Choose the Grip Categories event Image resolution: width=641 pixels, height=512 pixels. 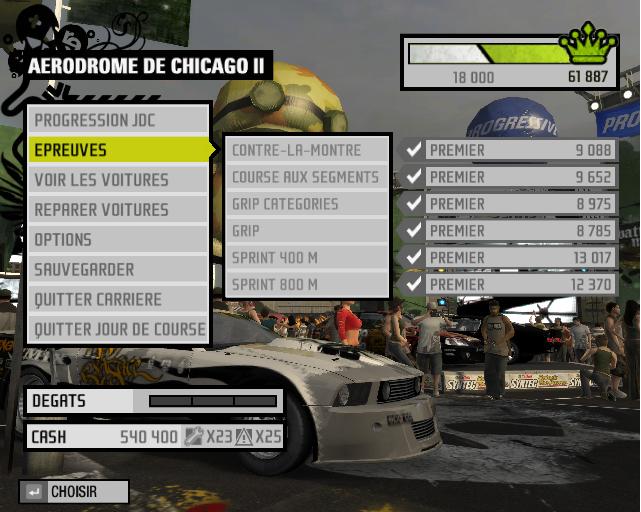point(306,204)
